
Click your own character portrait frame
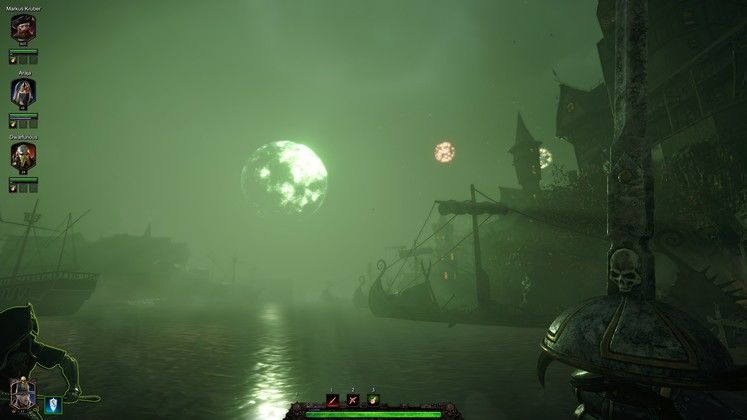tap(21, 394)
